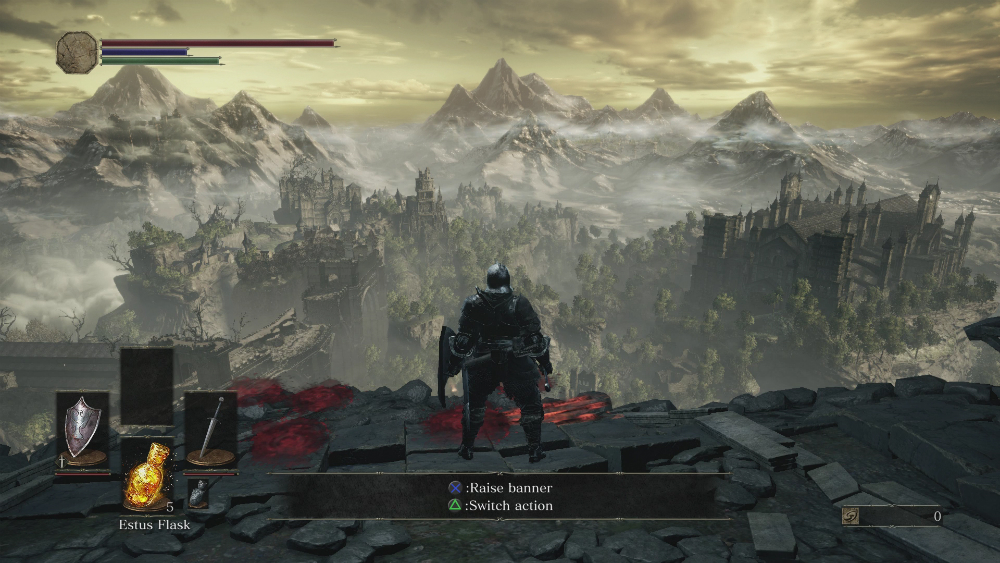Select the kite shield left-hand slot
This screenshot has width=1000, height=563.
[x=81, y=428]
